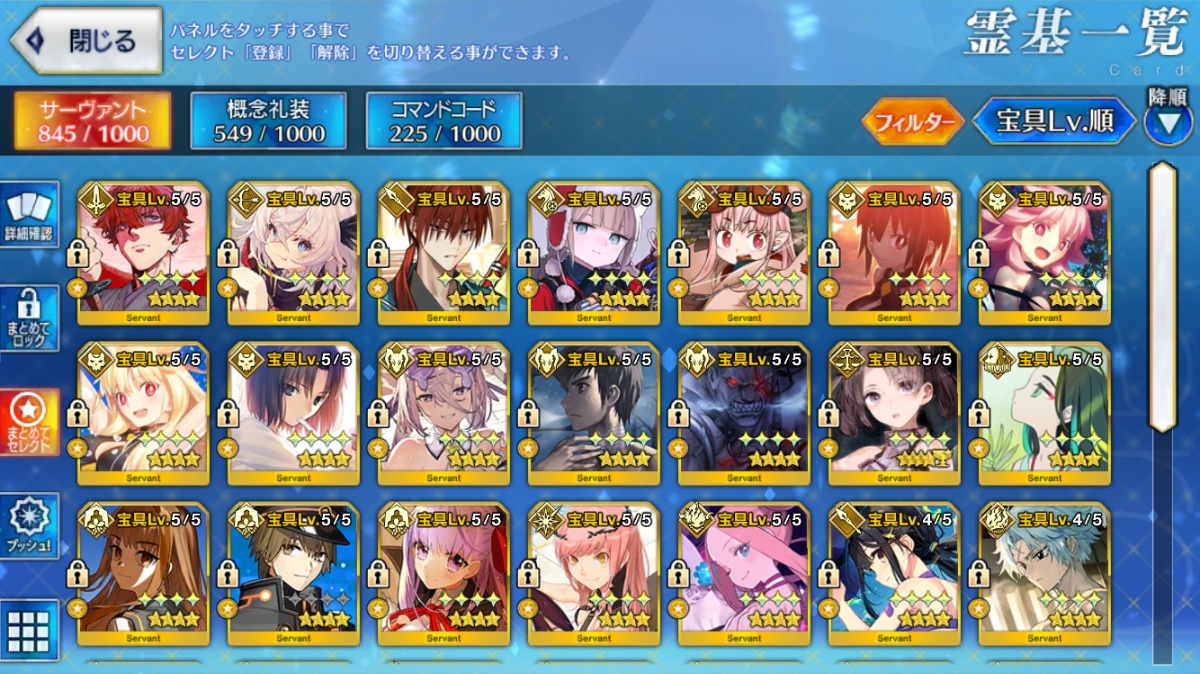
Task: Activate まとめてロック bulk lock
Action: [x=30, y=319]
